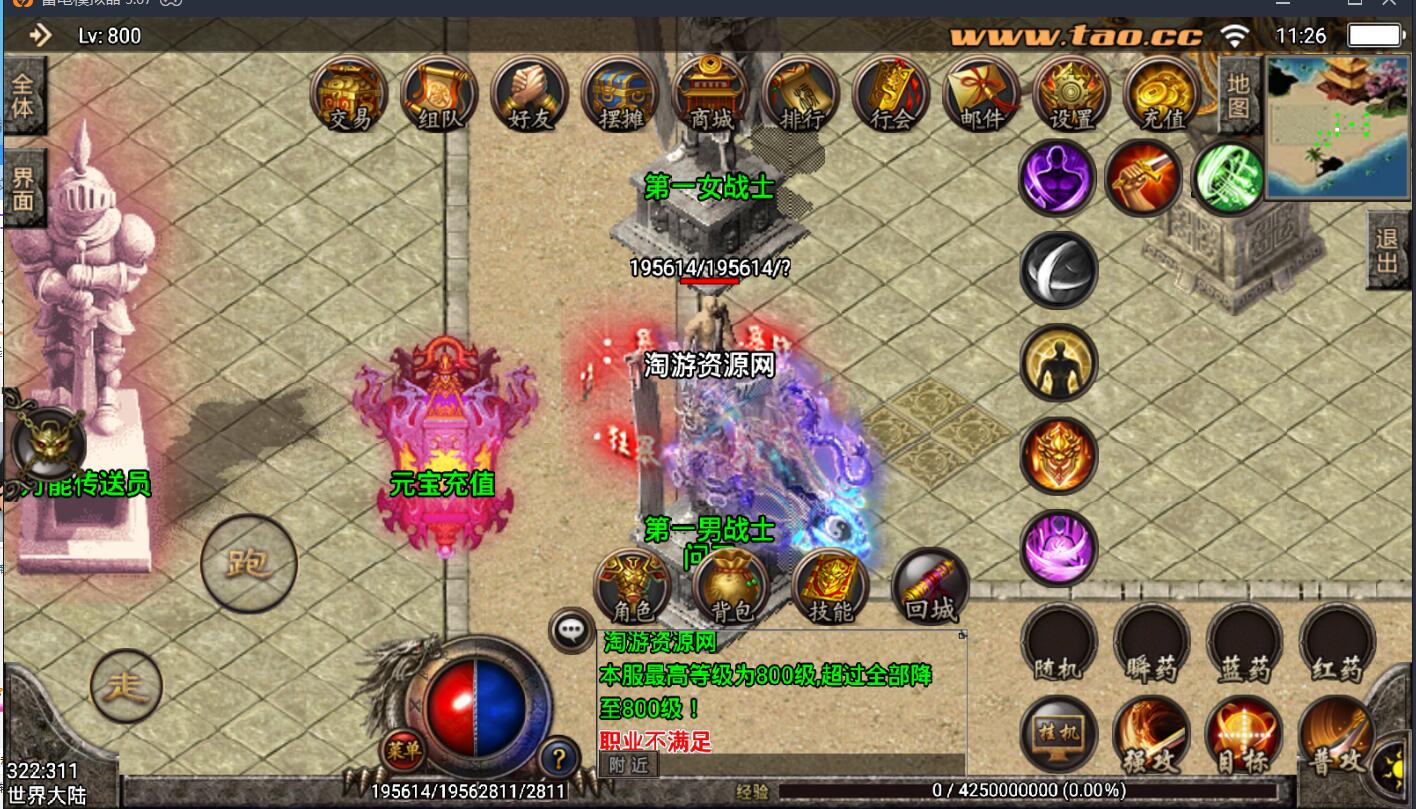
Task: Toggle the 挂机 auto-battle button
Action: 1058,736
